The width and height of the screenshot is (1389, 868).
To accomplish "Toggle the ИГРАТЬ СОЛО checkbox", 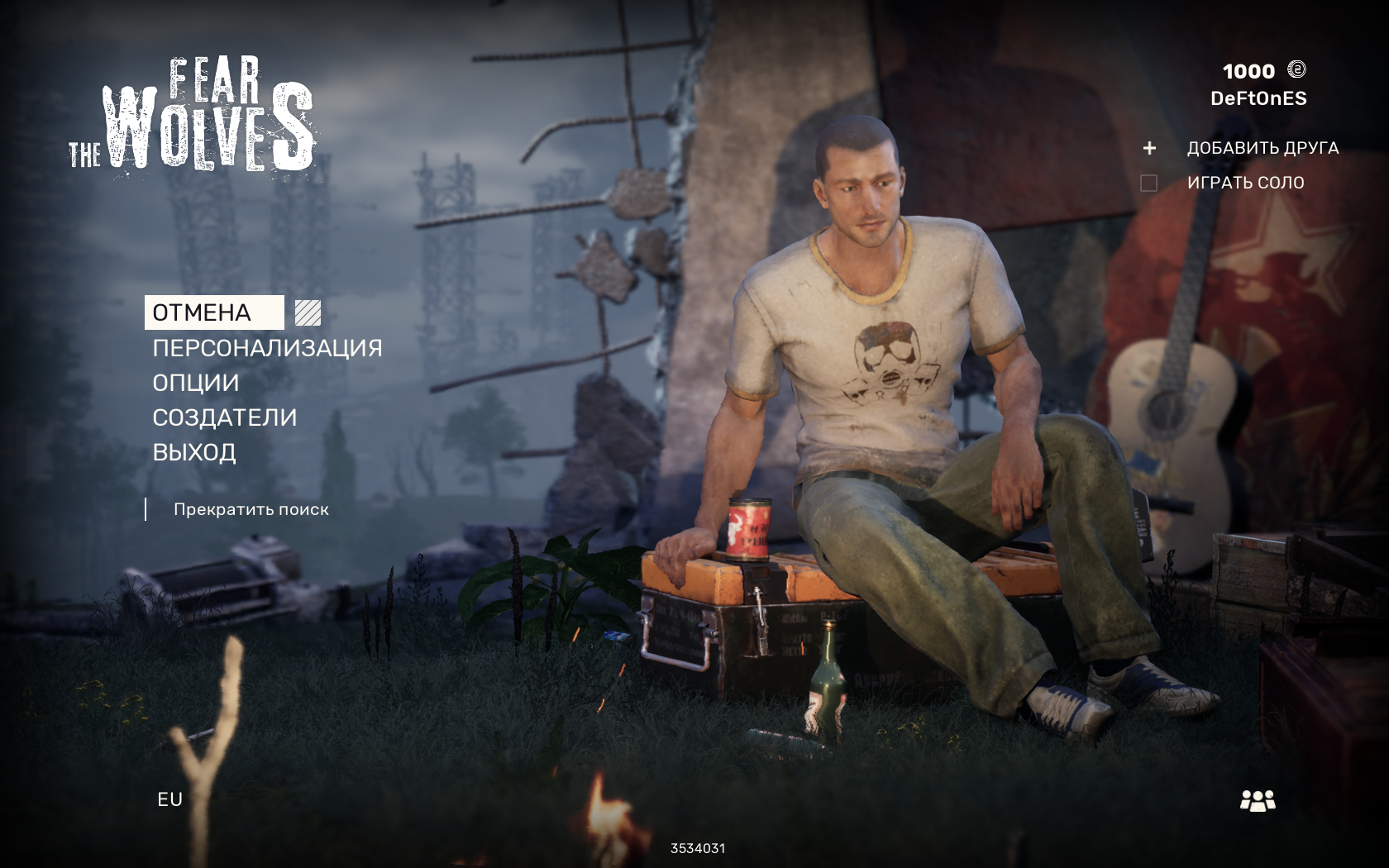I will point(1148,183).
